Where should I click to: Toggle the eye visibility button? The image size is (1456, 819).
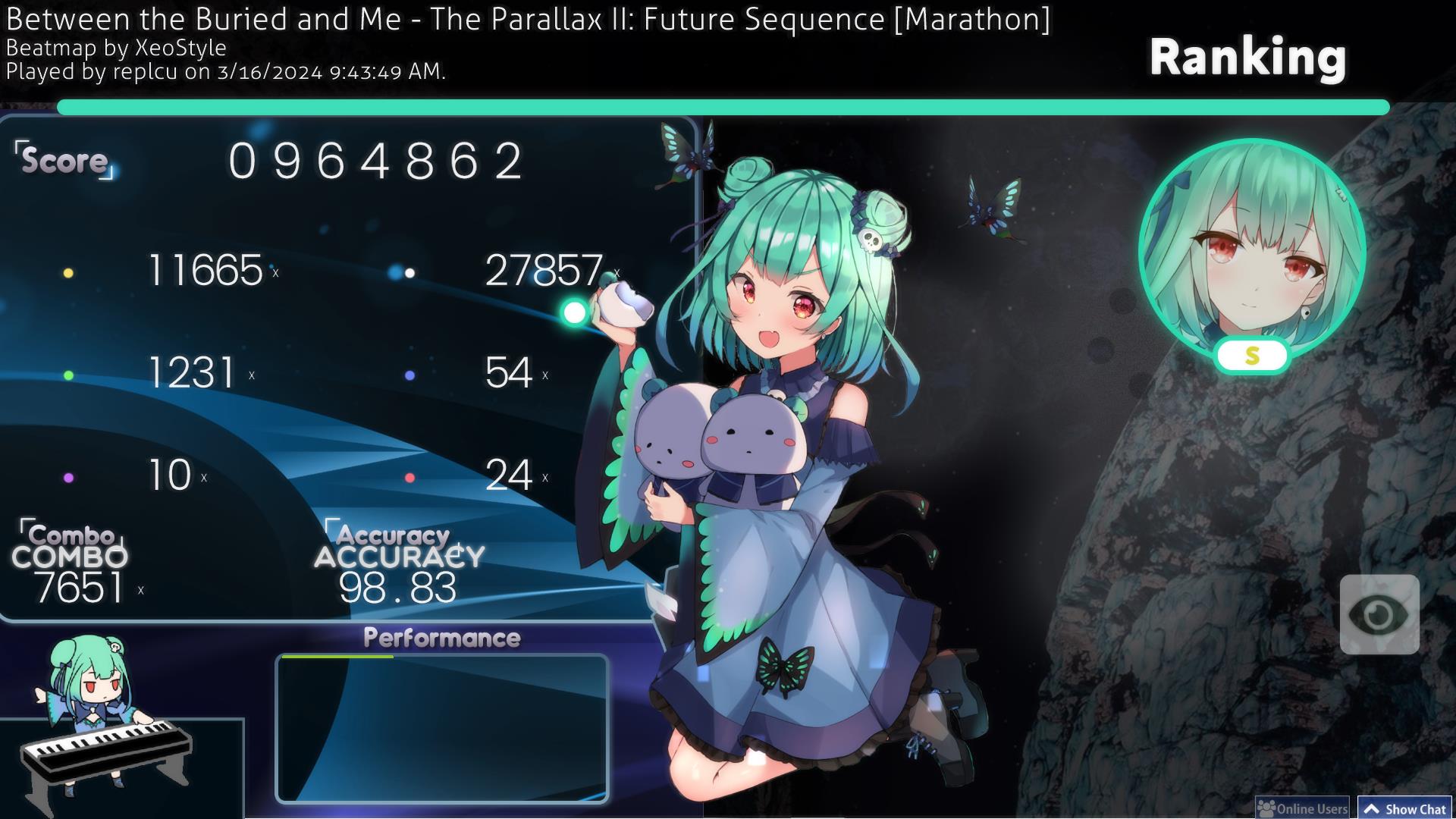click(x=1379, y=614)
